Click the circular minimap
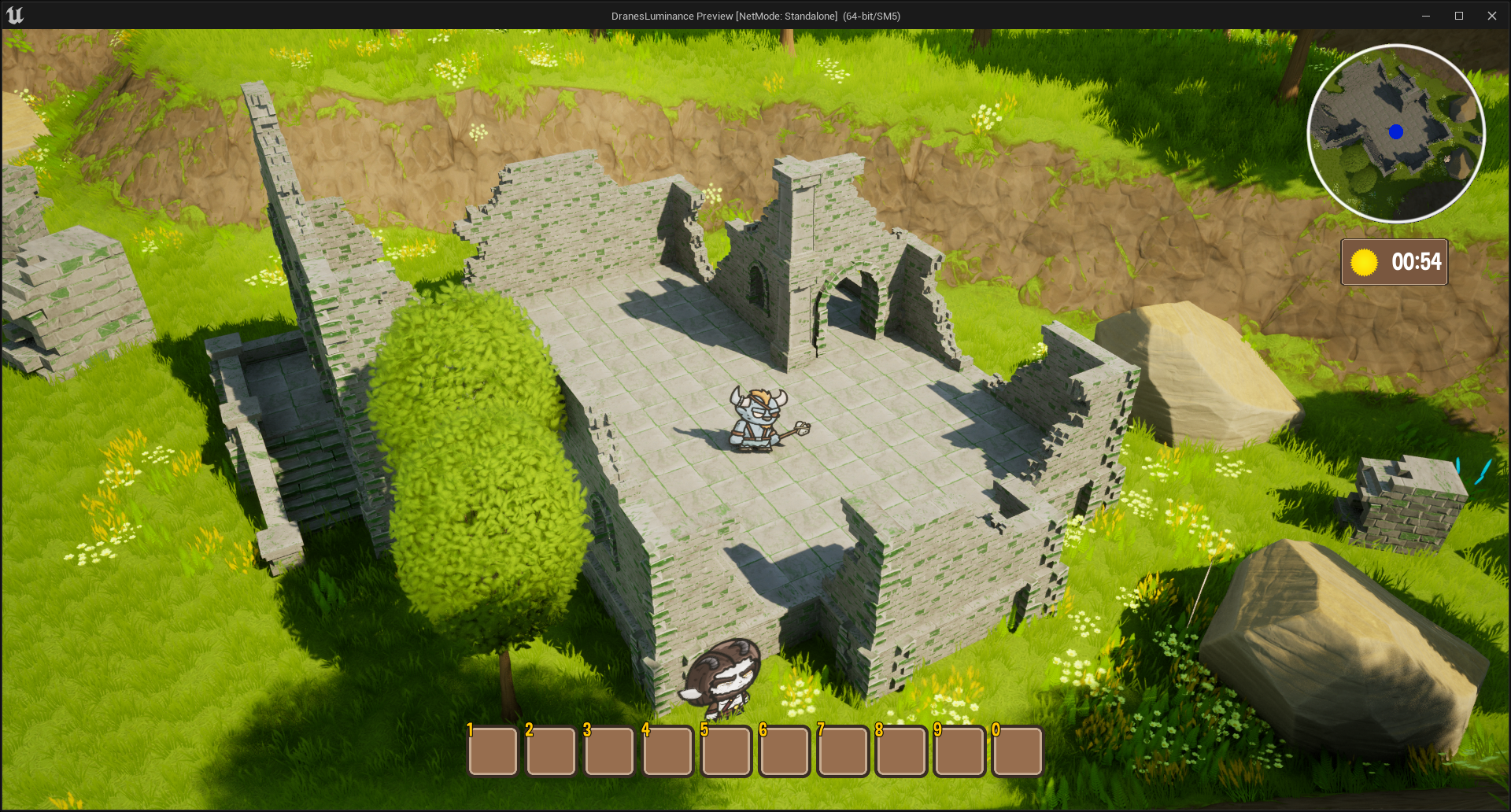The width and height of the screenshot is (1511, 812). point(1396,134)
